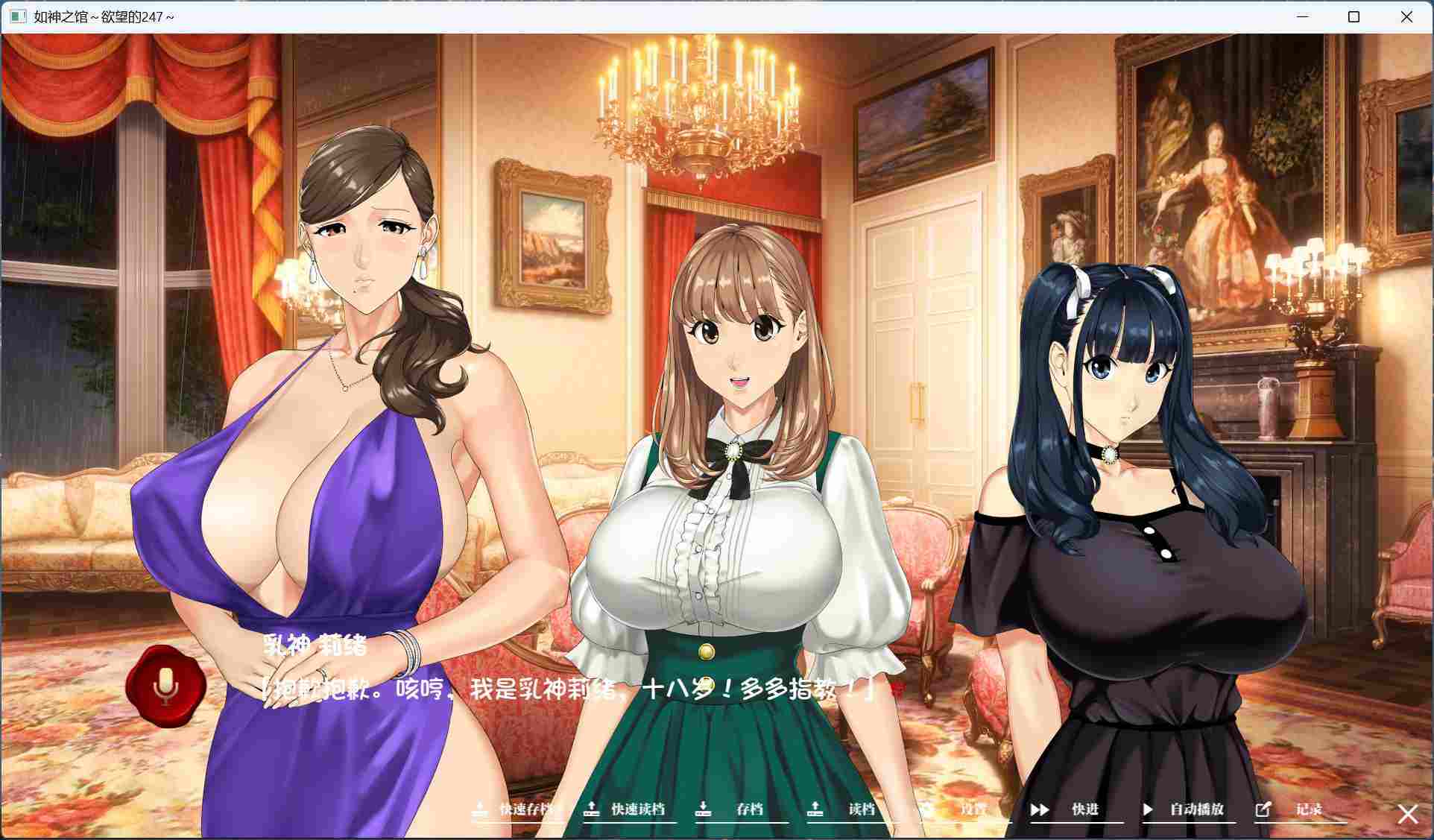1434x840 pixels.
Task: Click the heart icon after the dialogue line
Action: click(x=897, y=691)
